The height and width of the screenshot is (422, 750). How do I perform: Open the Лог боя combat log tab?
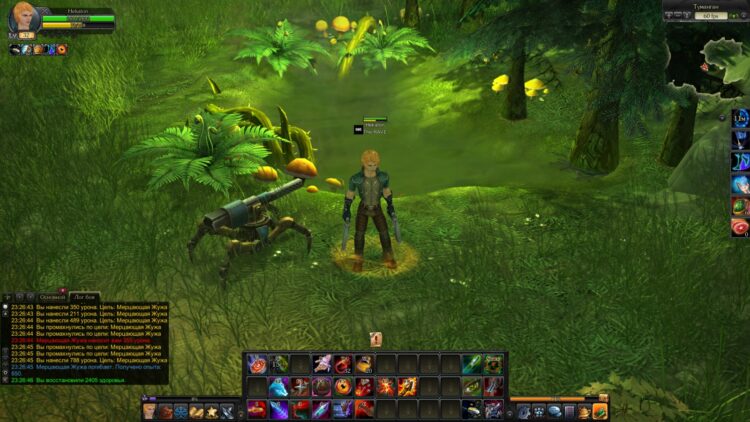[x=84, y=297]
